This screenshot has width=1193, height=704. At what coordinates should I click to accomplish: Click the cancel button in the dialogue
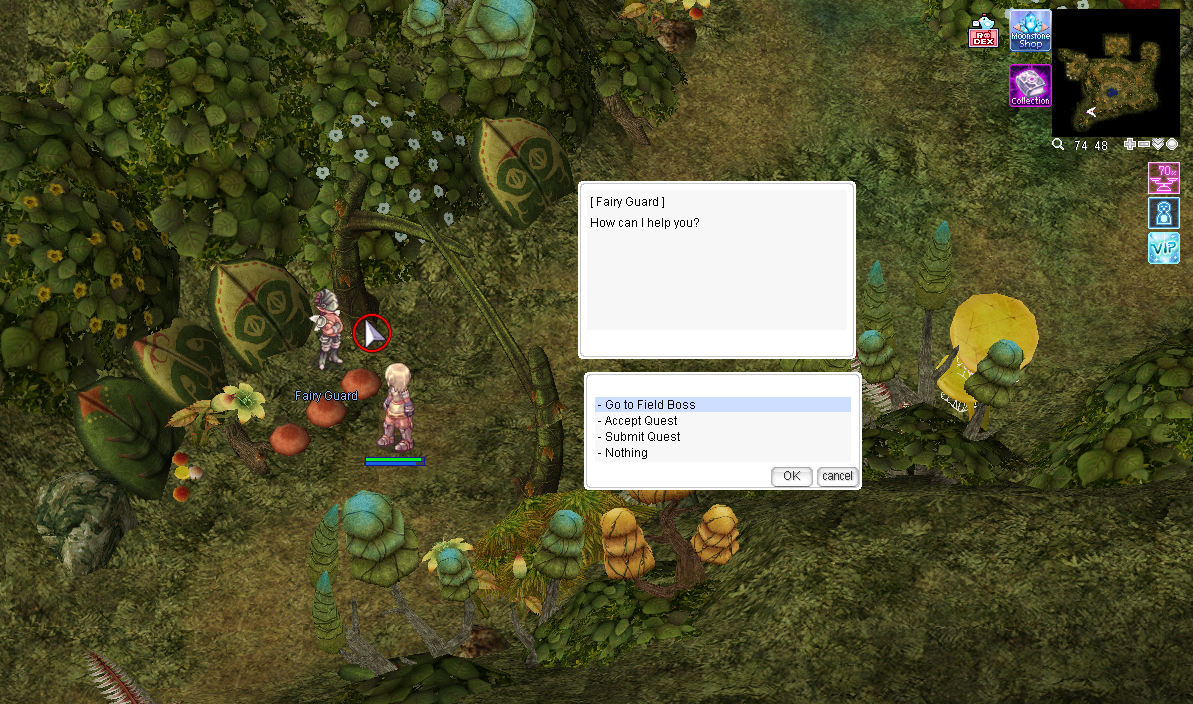837,476
